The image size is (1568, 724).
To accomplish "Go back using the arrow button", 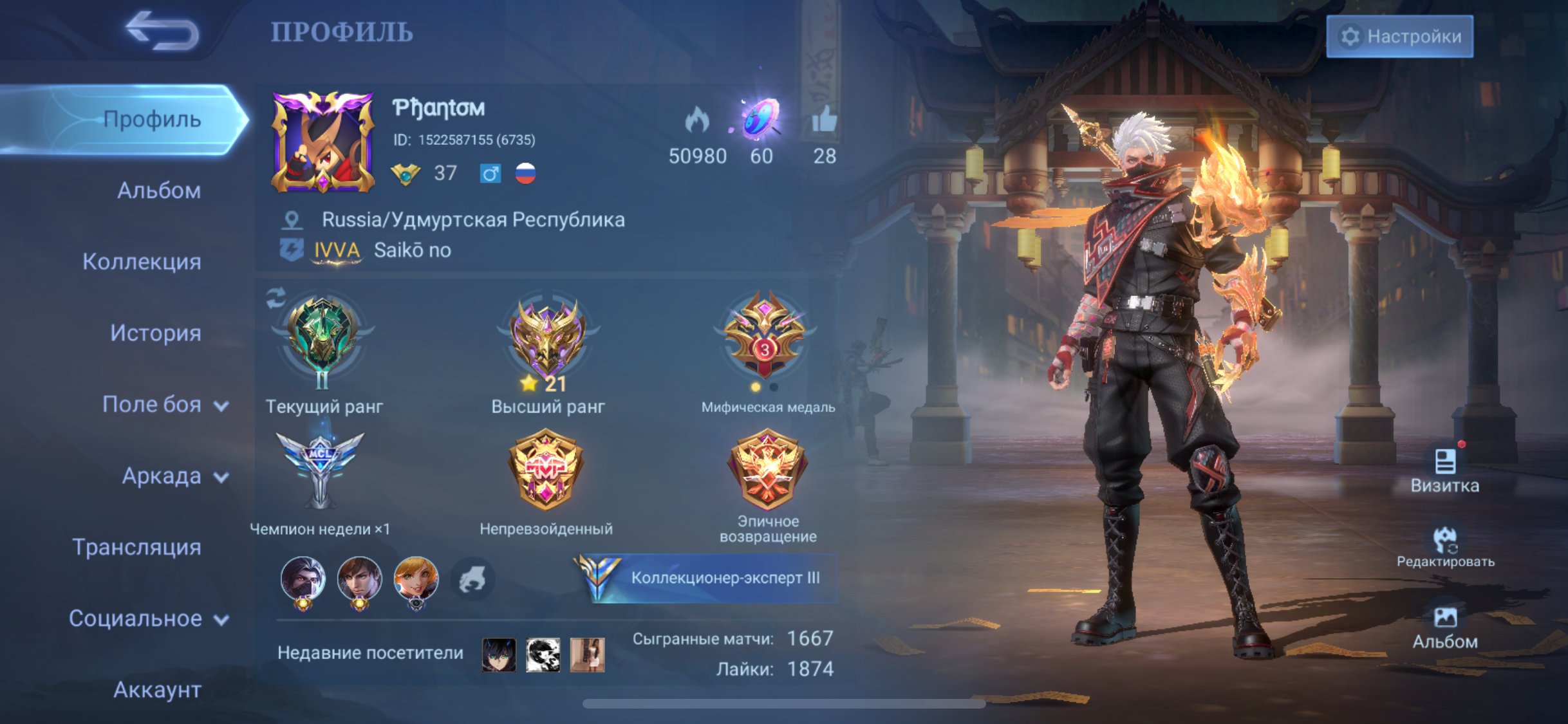I will (162, 31).
